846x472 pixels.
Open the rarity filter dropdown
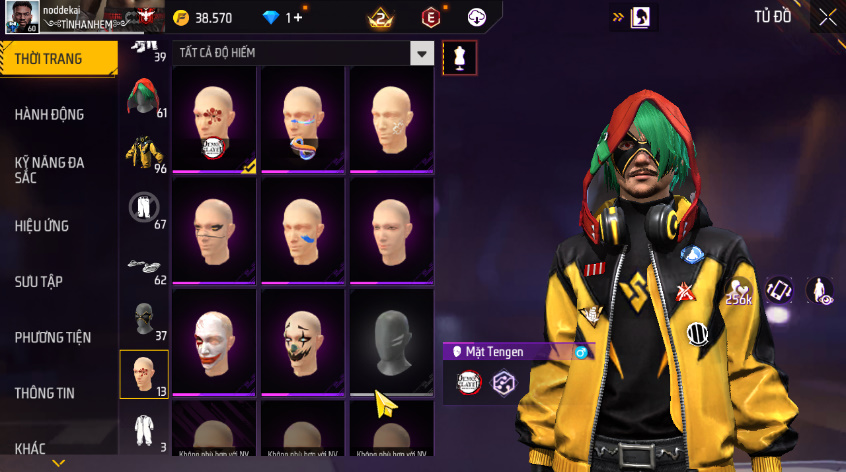[x=423, y=54]
